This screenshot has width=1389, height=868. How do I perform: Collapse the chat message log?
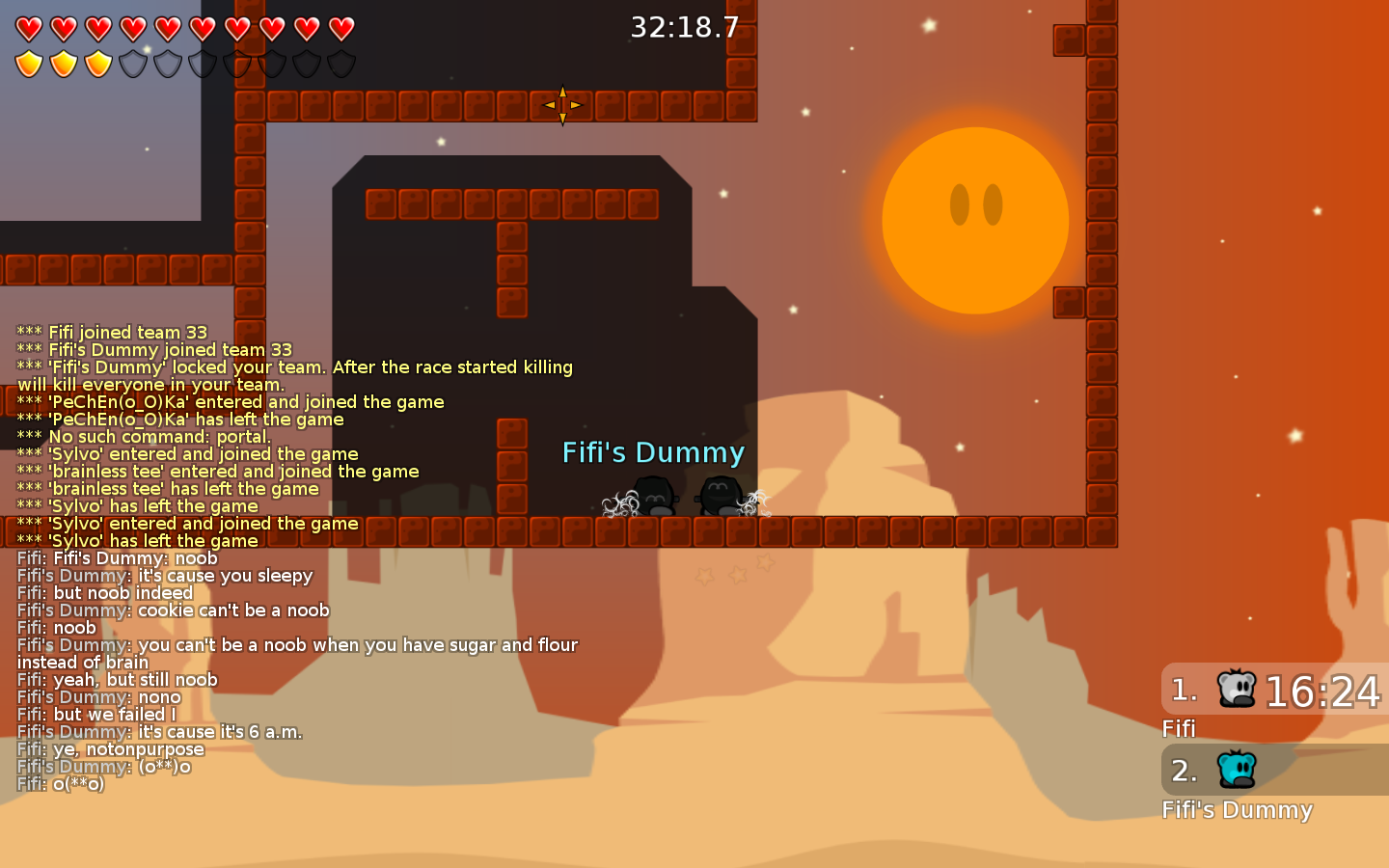289,559
